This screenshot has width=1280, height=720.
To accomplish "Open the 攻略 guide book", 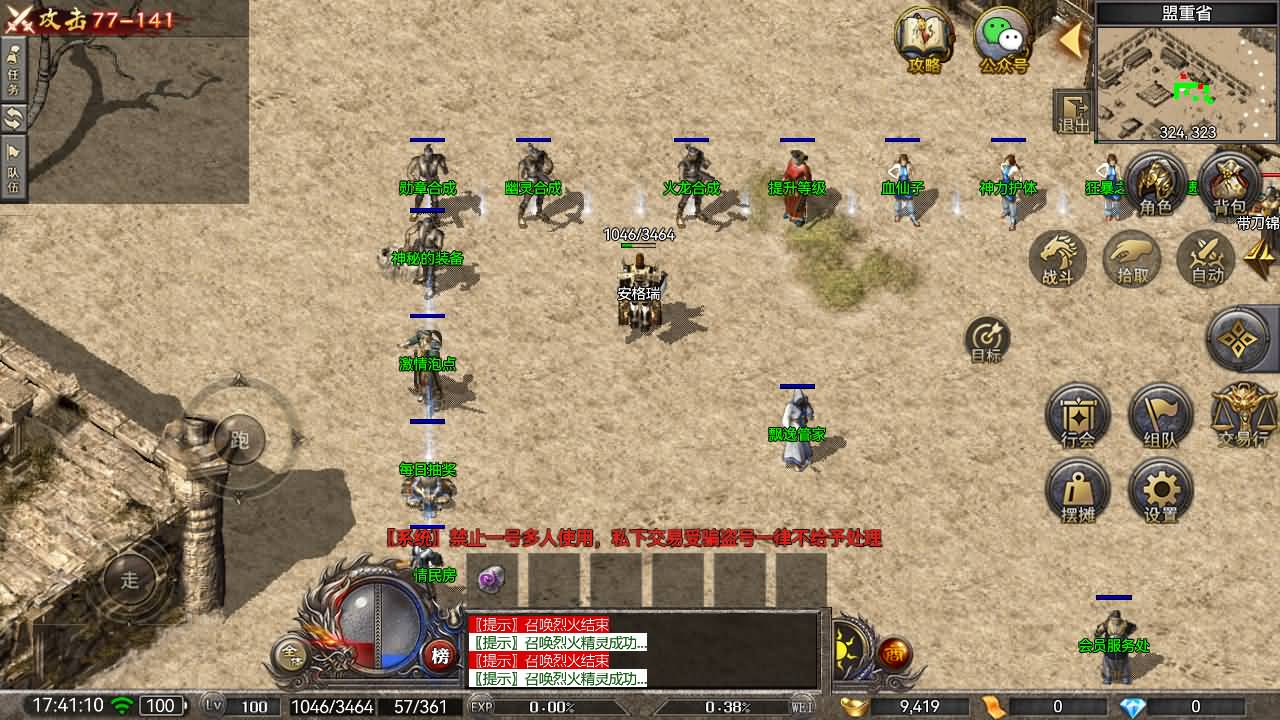I will [x=925, y=40].
